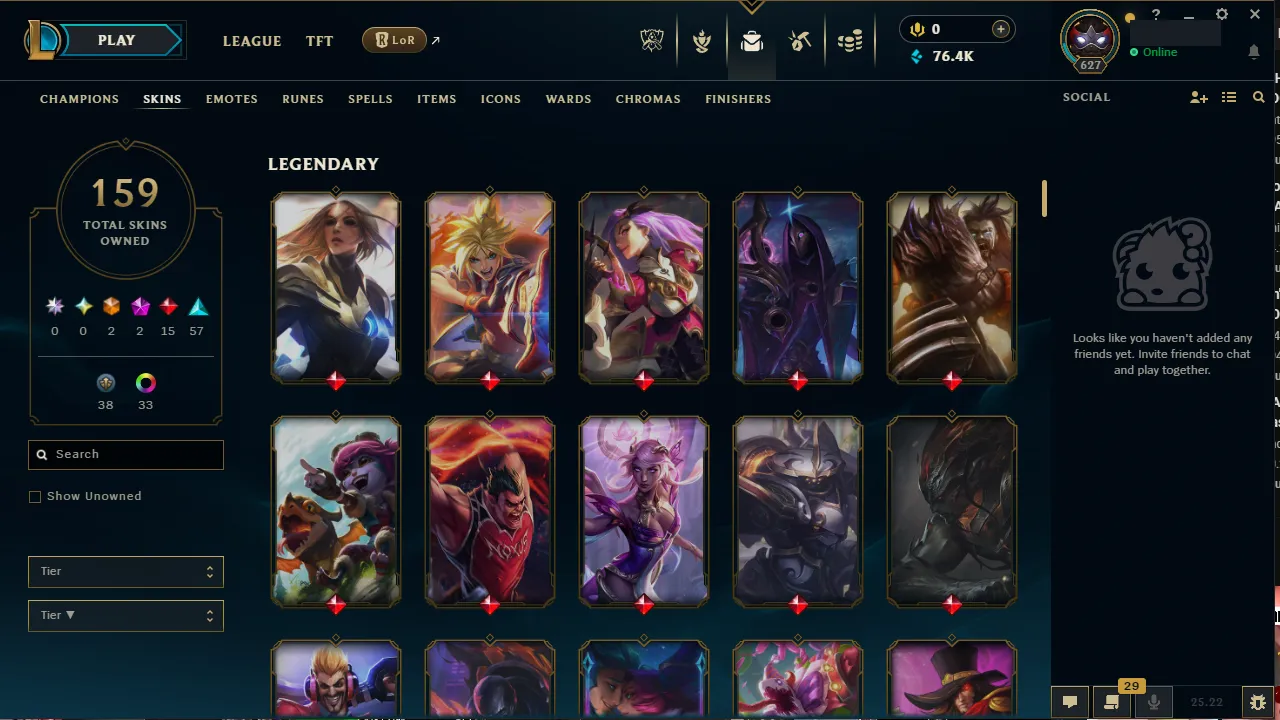Open the friend search magnifier in Social panel
1280x720 pixels.
[1258, 97]
